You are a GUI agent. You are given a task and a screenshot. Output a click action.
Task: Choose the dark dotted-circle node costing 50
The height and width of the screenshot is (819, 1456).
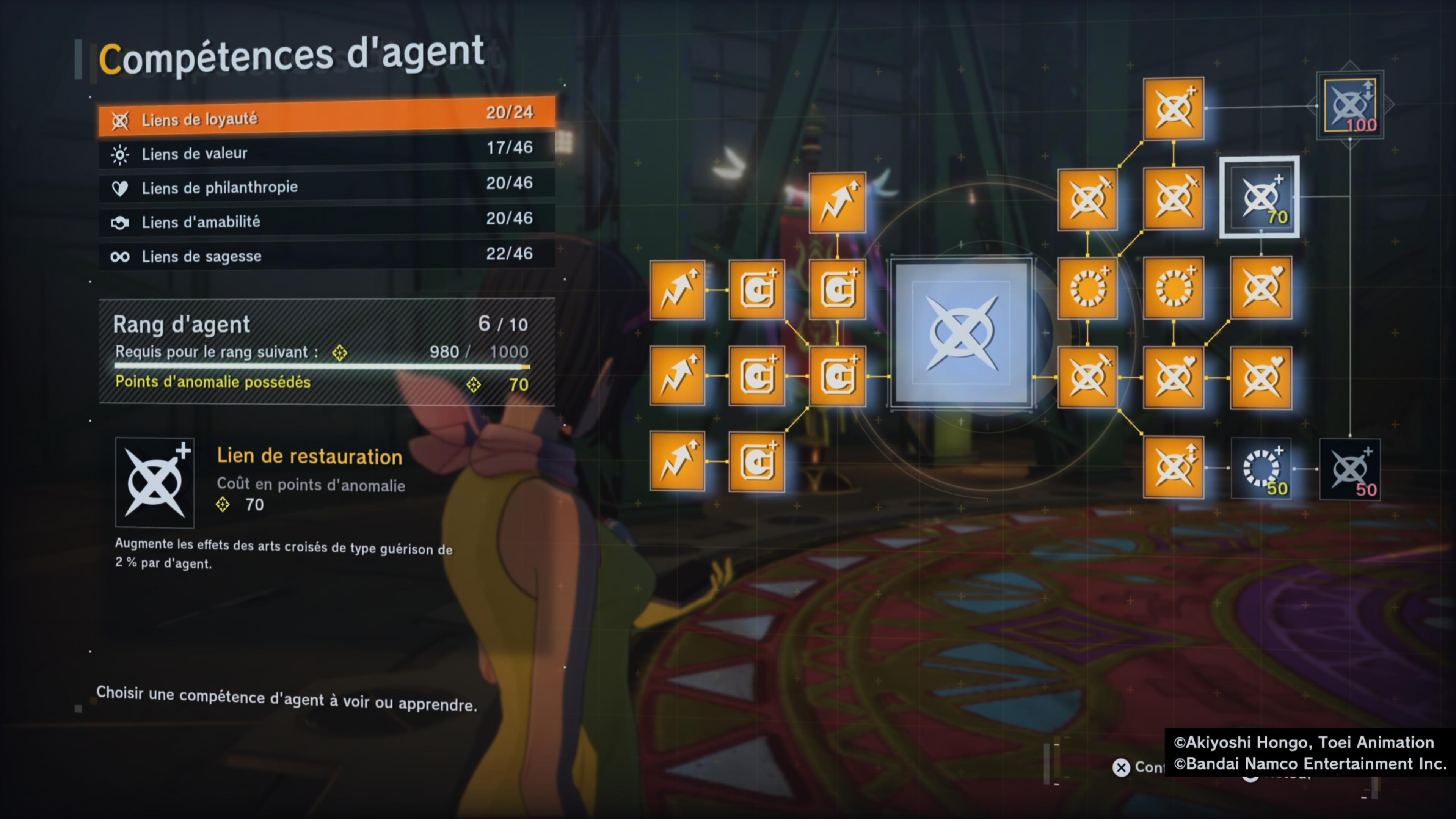point(1260,468)
